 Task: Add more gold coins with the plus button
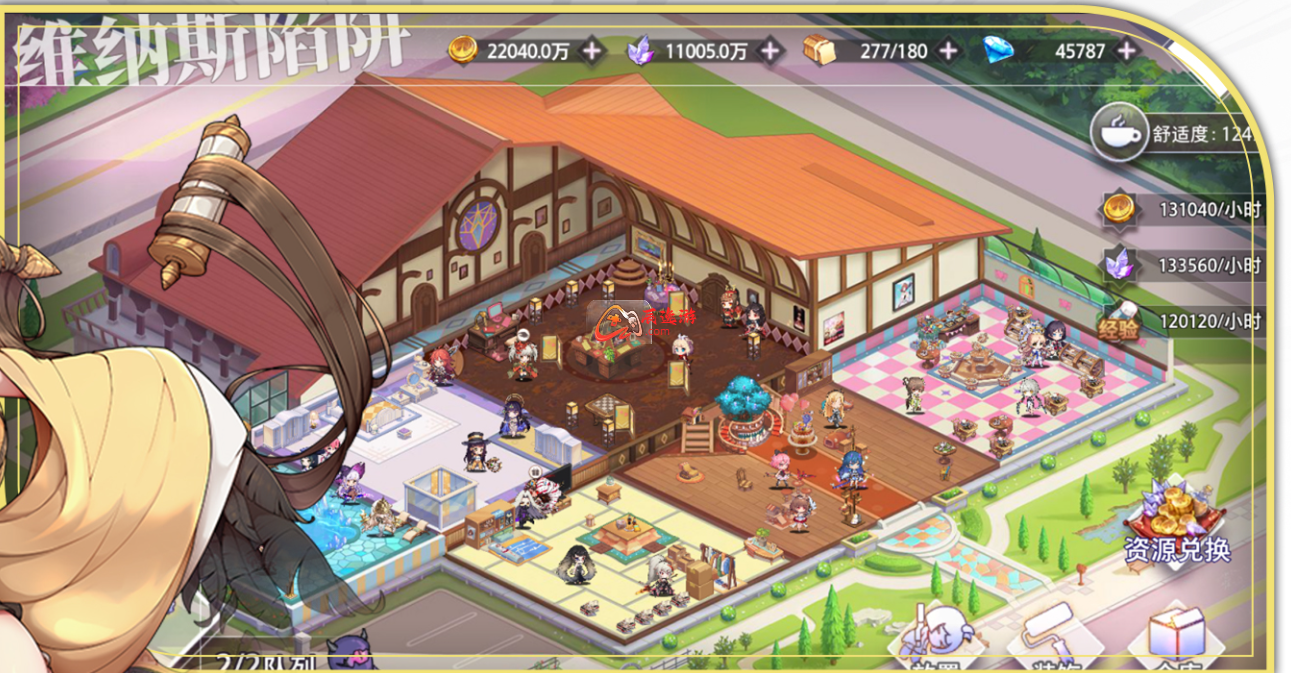pos(592,50)
